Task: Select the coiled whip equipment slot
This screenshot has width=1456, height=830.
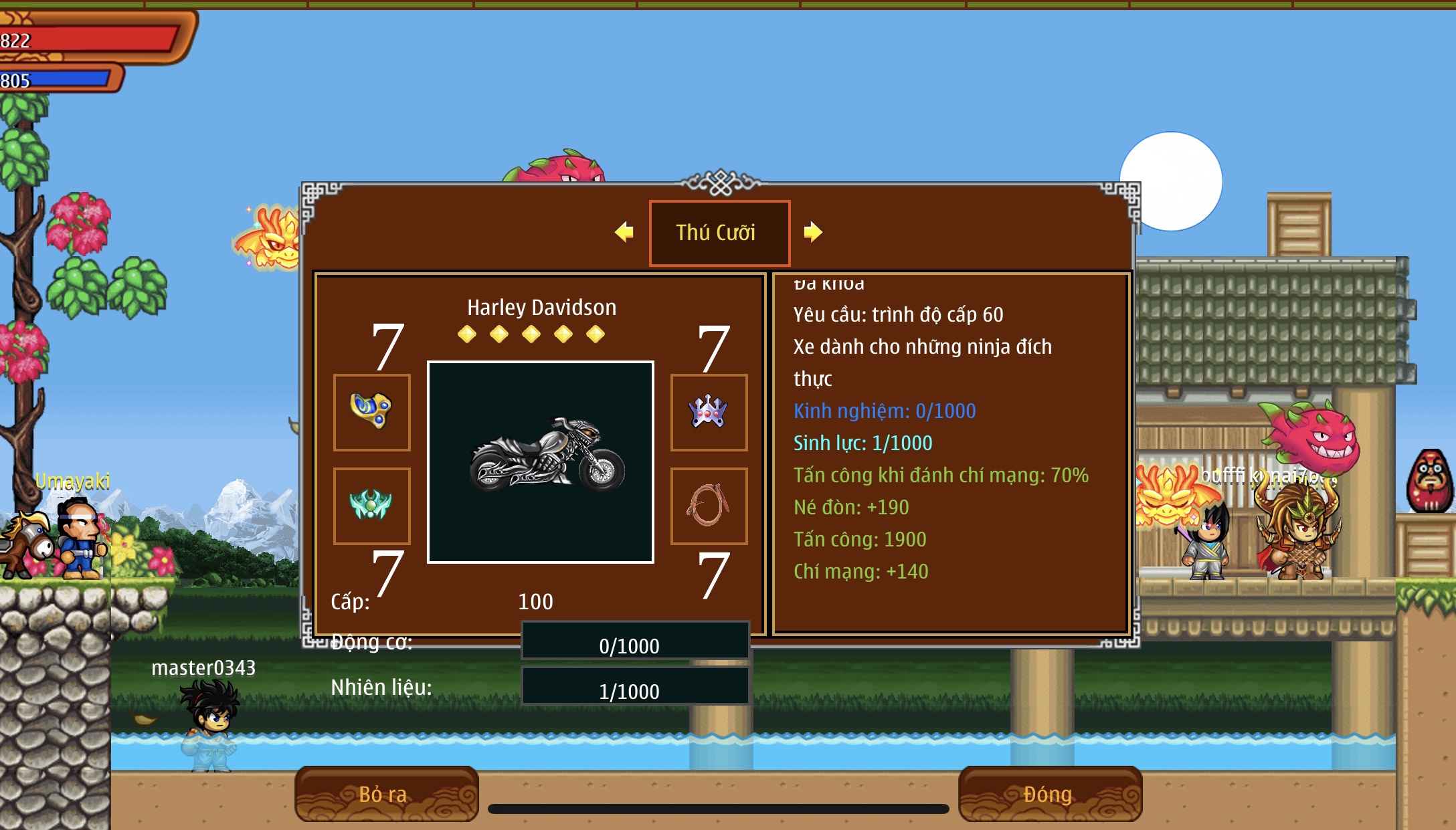Action: [x=709, y=506]
